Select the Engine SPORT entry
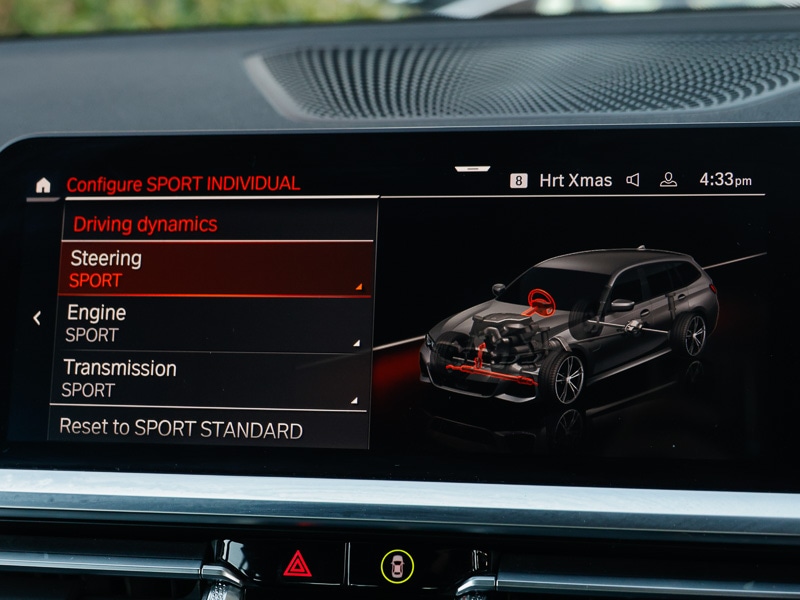This screenshot has width=800, height=600. click(x=212, y=324)
